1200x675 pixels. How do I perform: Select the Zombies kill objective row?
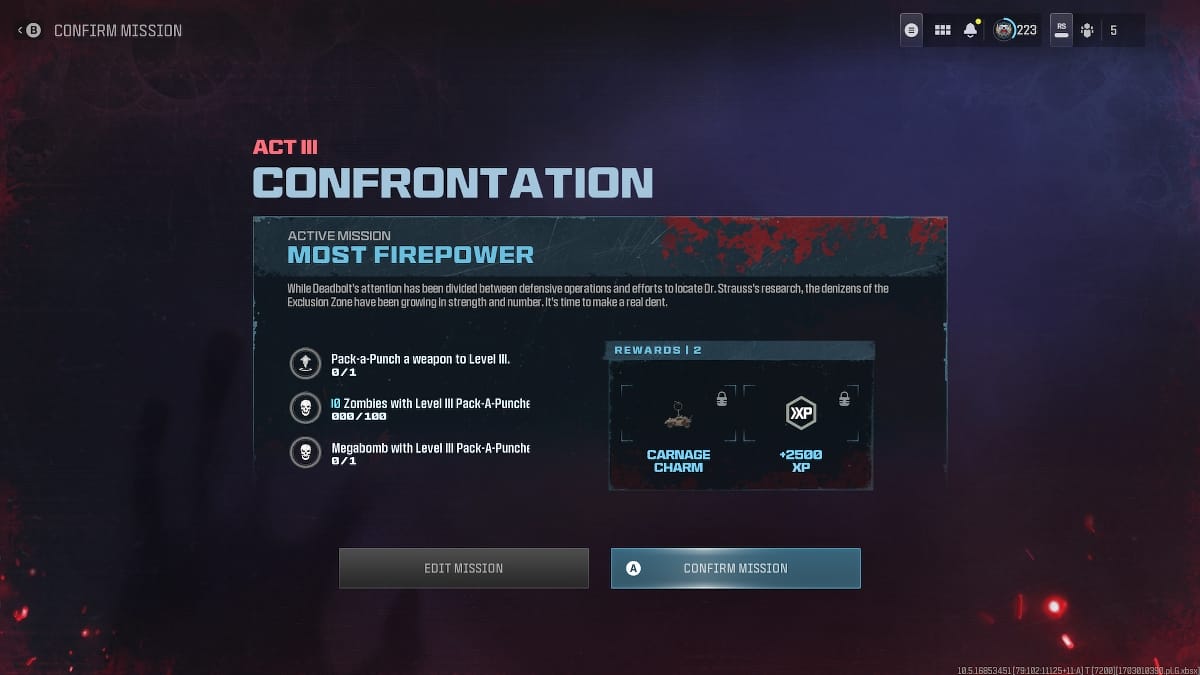tap(410, 408)
